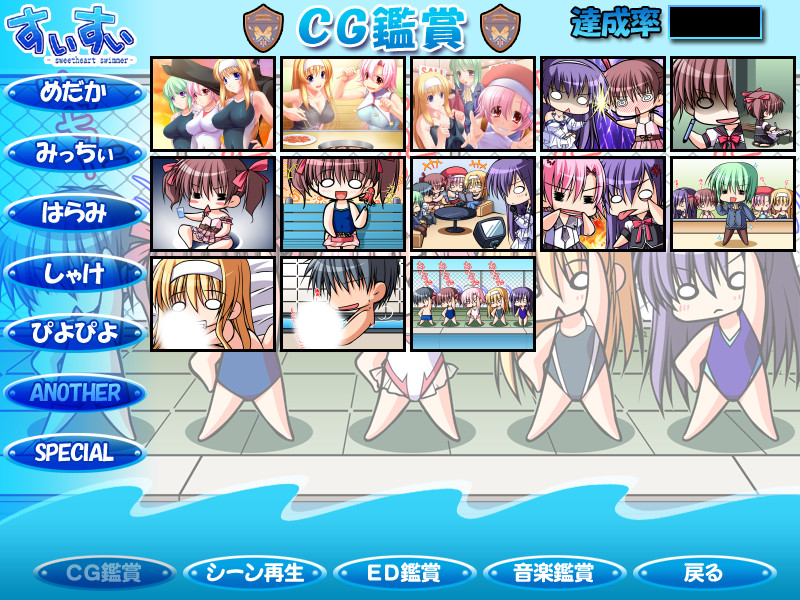Select the CG鑑賞 bottom button

[104, 573]
